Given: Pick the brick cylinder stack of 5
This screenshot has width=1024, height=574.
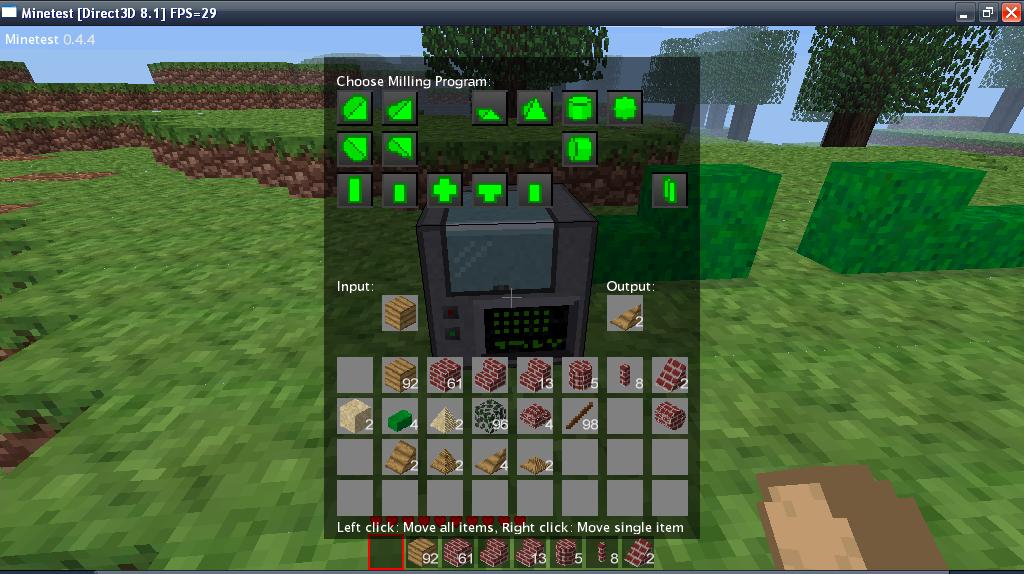Looking at the screenshot, I should 580,375.
